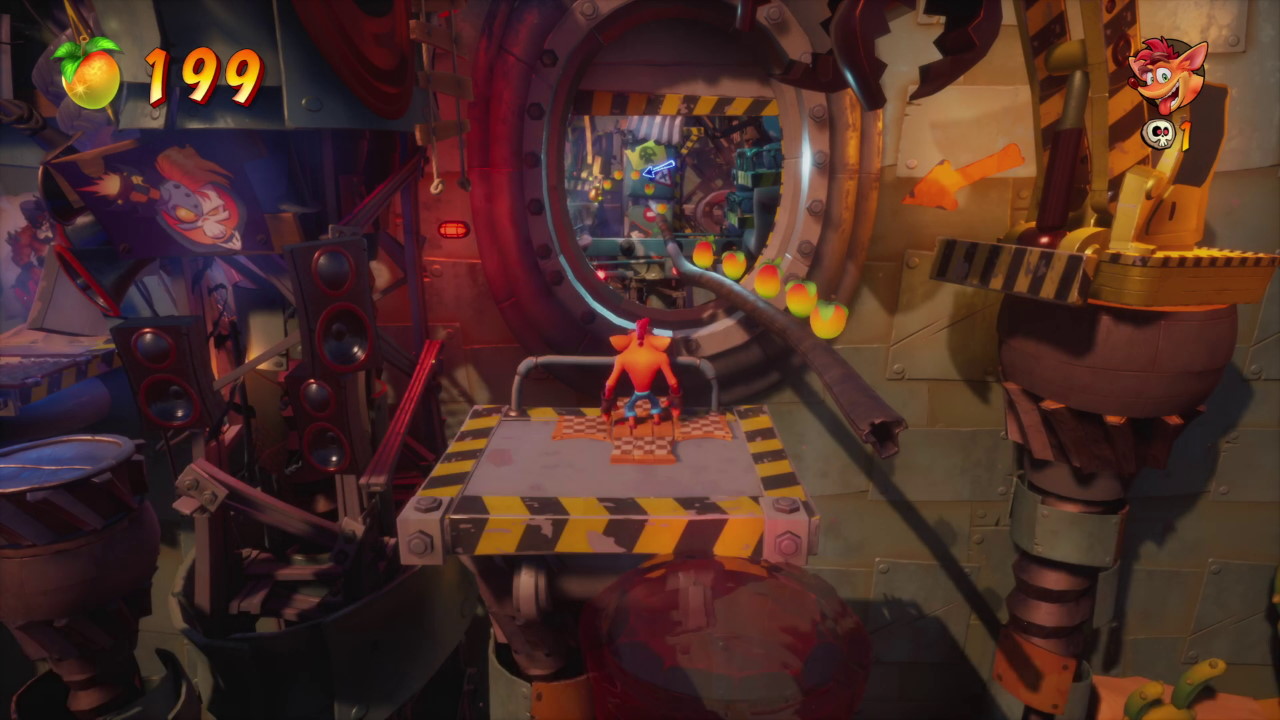Click the red warning light on the wall
This screenshot has width=1280, height=720.
coord(452,226)
